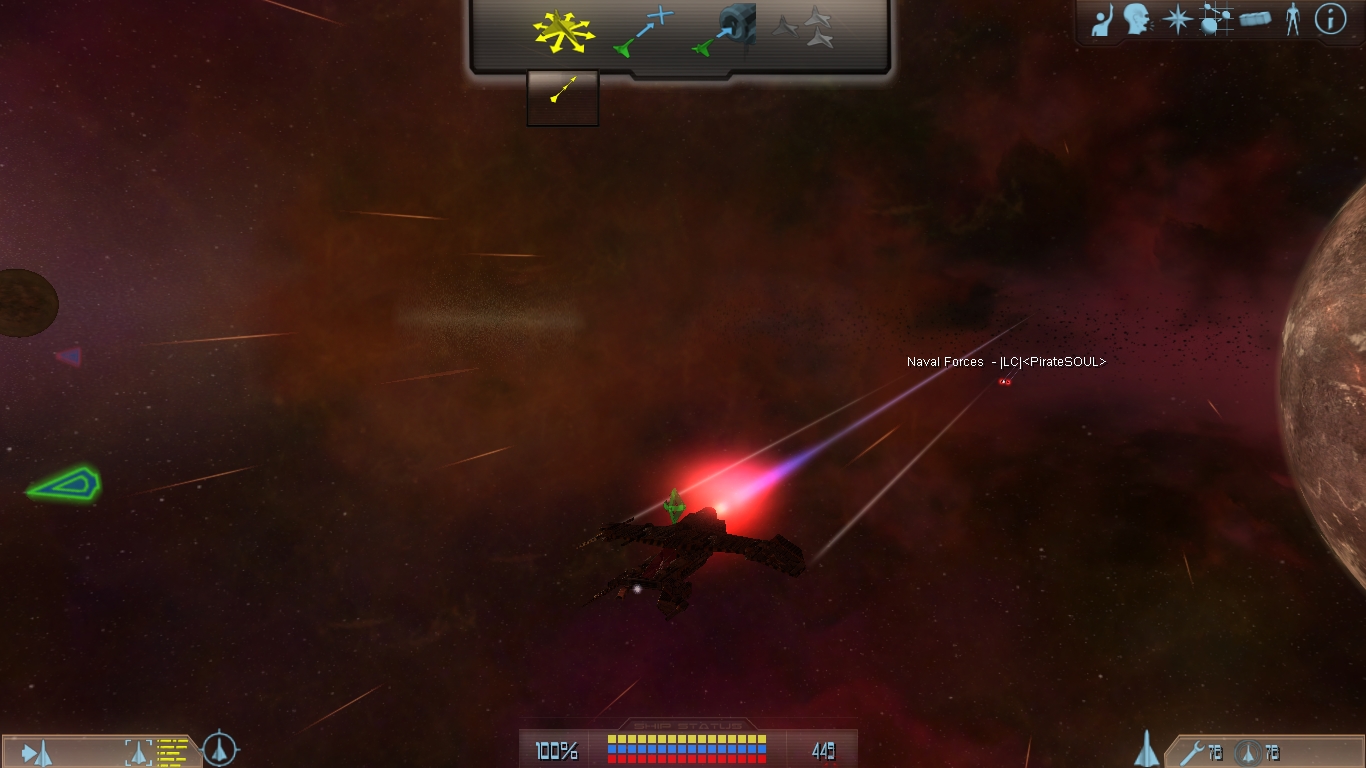Click the green target direction indicator
This screenshot has height=768, width=1366.
(64, 485)
